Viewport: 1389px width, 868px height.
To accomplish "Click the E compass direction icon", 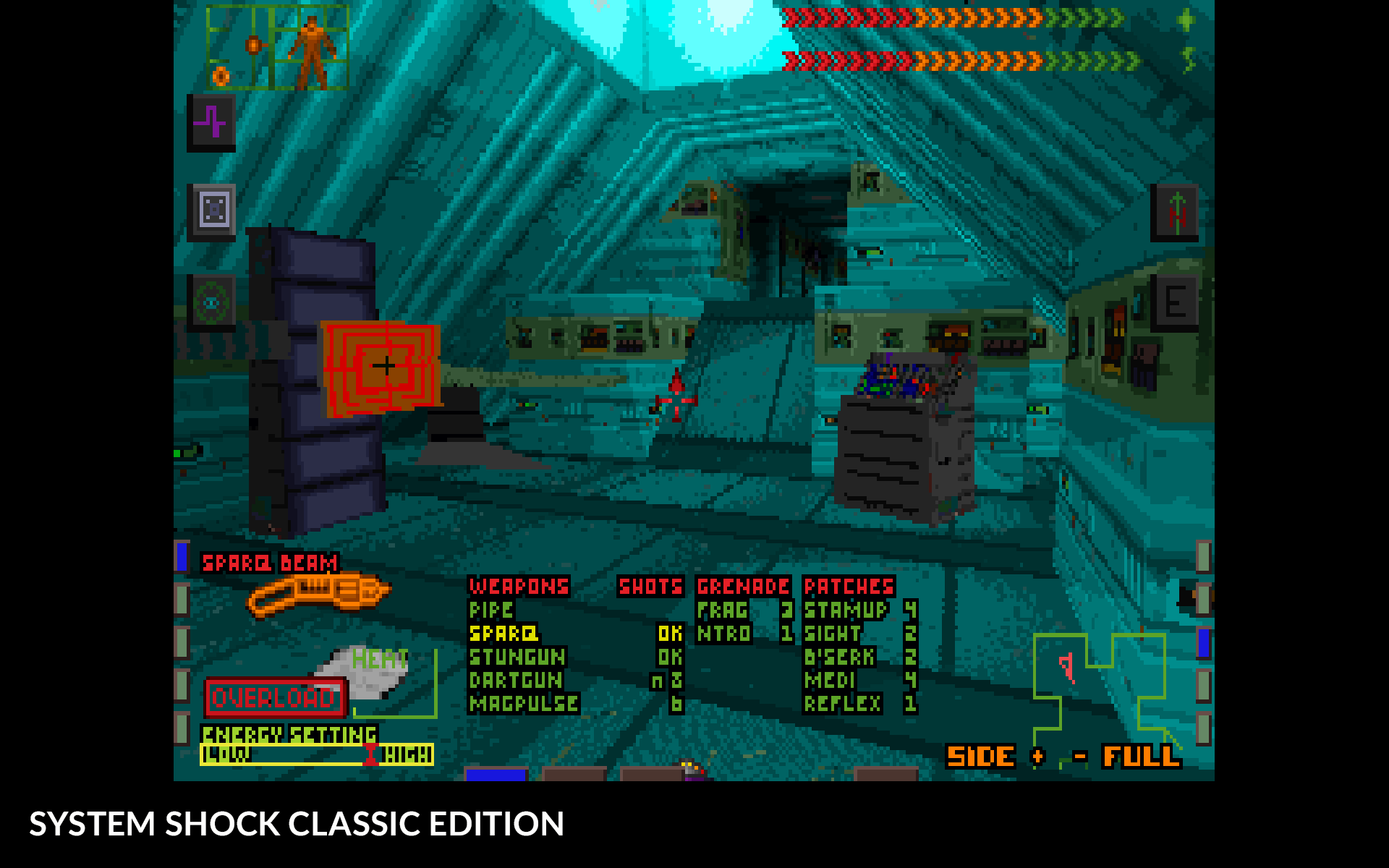I will pos(1178,302).
